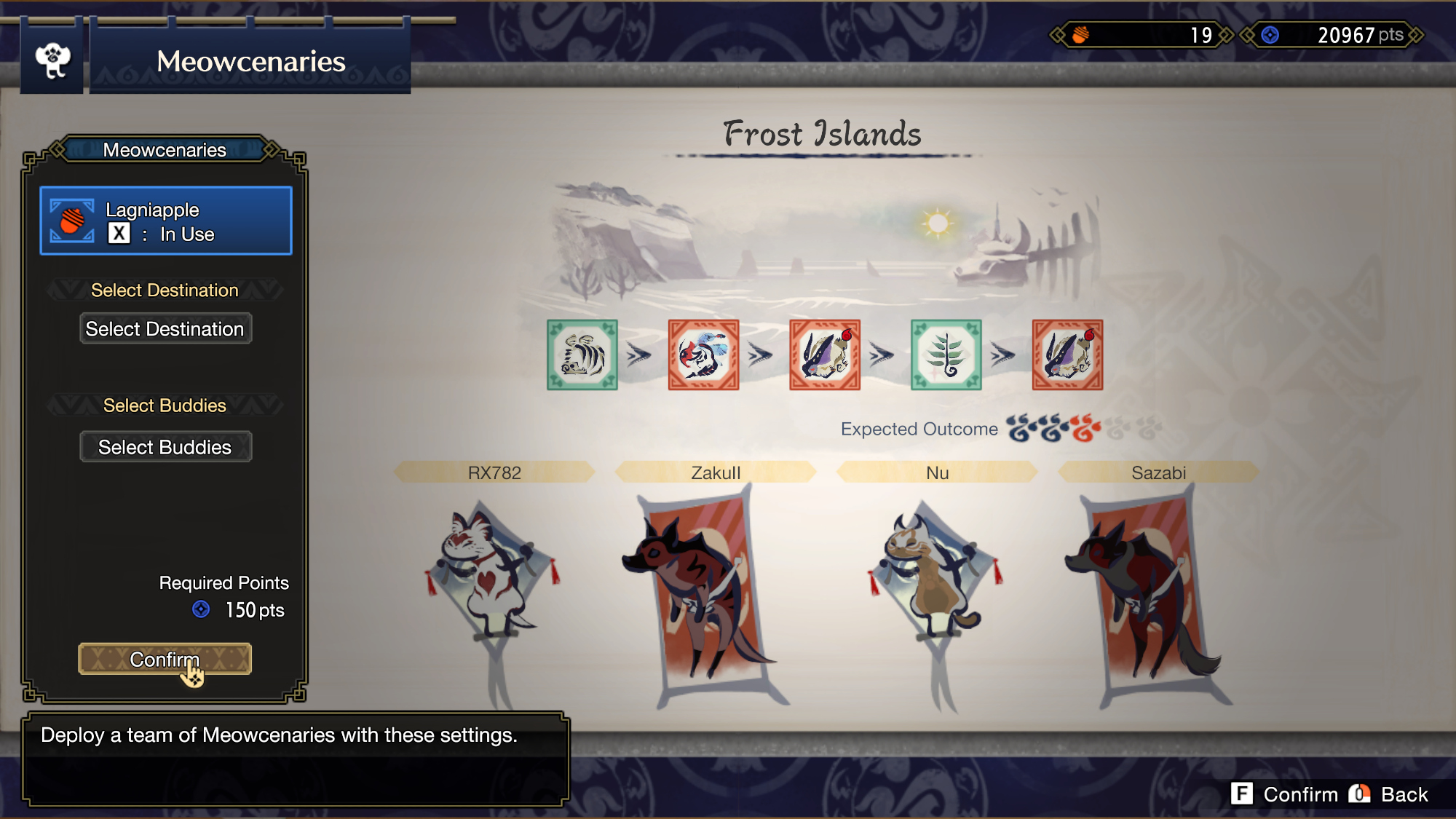
Task: Confirm the Meowcenaries deployment
Action: (165, 659)
